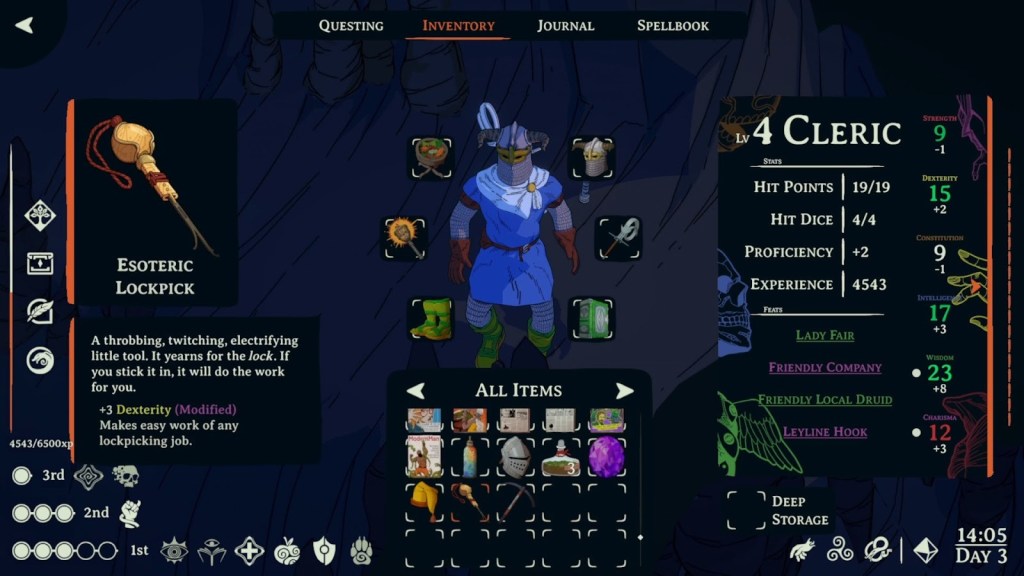Select the equipped food bowl slot

(x=432, y=158)
